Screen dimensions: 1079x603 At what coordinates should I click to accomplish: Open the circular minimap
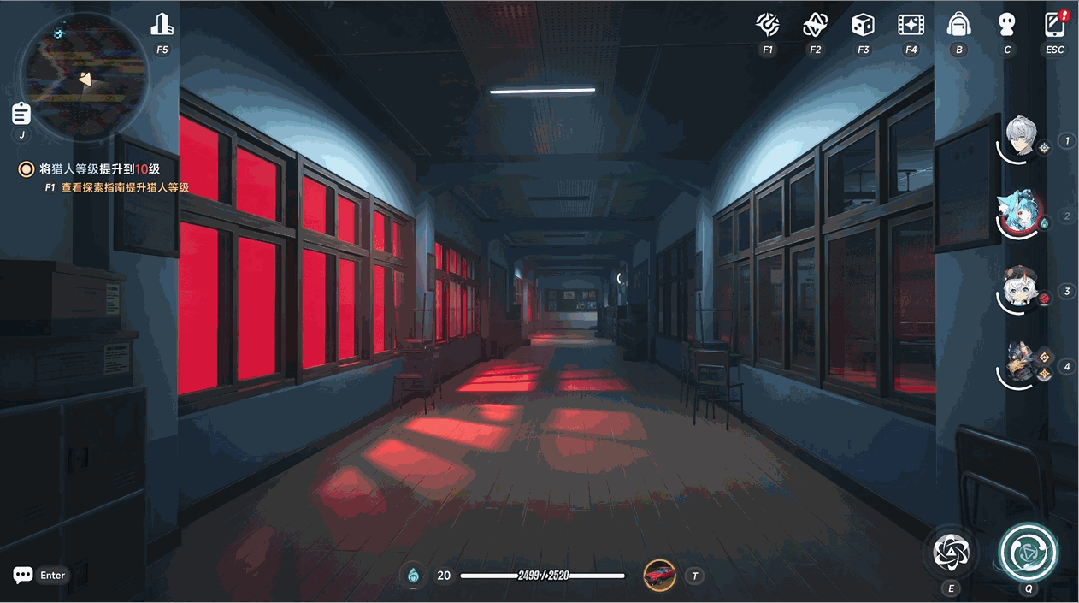click(x=84, y=75)
